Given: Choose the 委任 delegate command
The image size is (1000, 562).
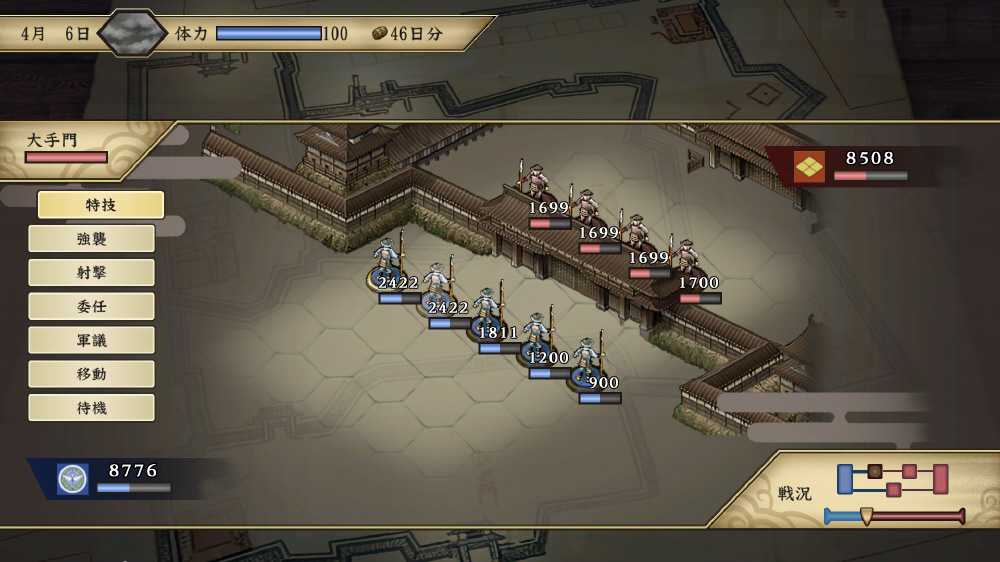Looking at the screenshot, I should coord(91,307).
